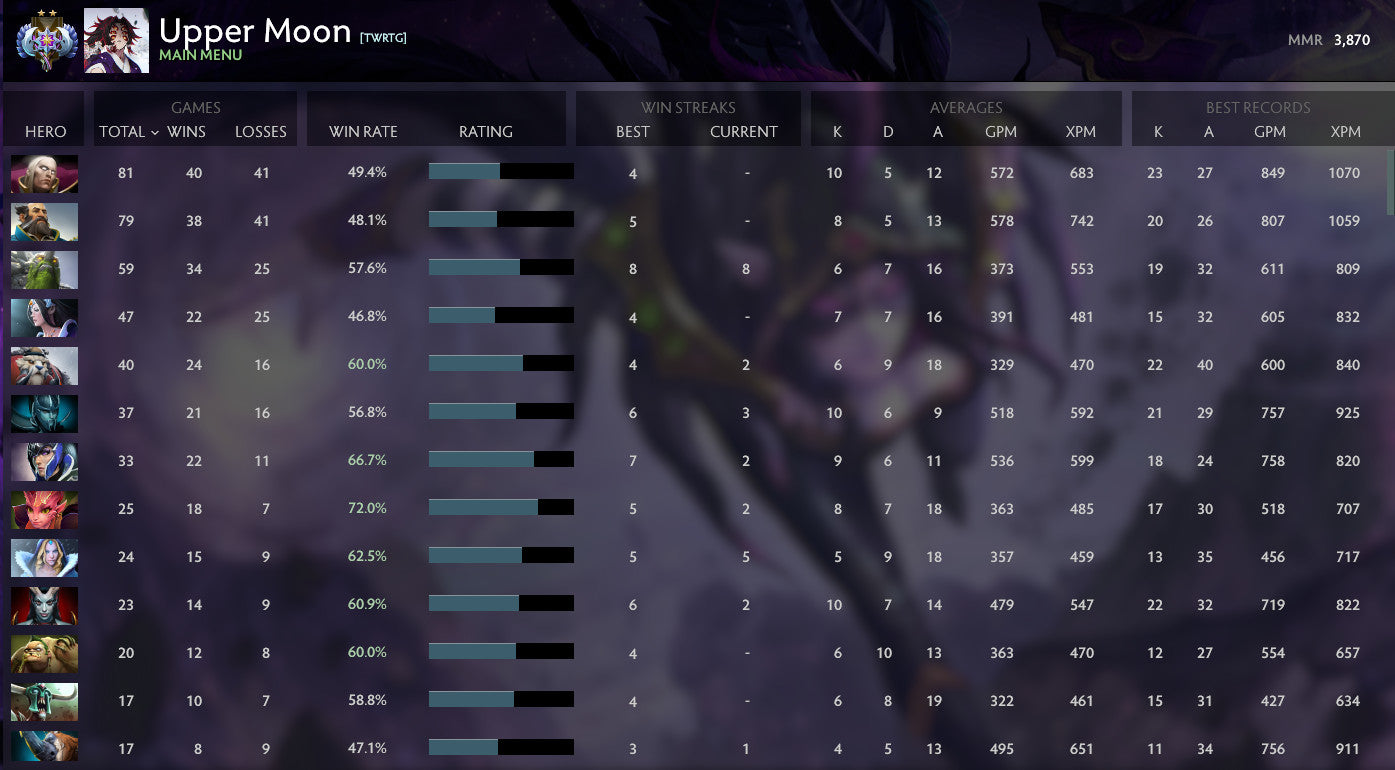The height and width of the screenshot is (770, 1395).
Task: Click the rank medal emblem
Action: 48,42
